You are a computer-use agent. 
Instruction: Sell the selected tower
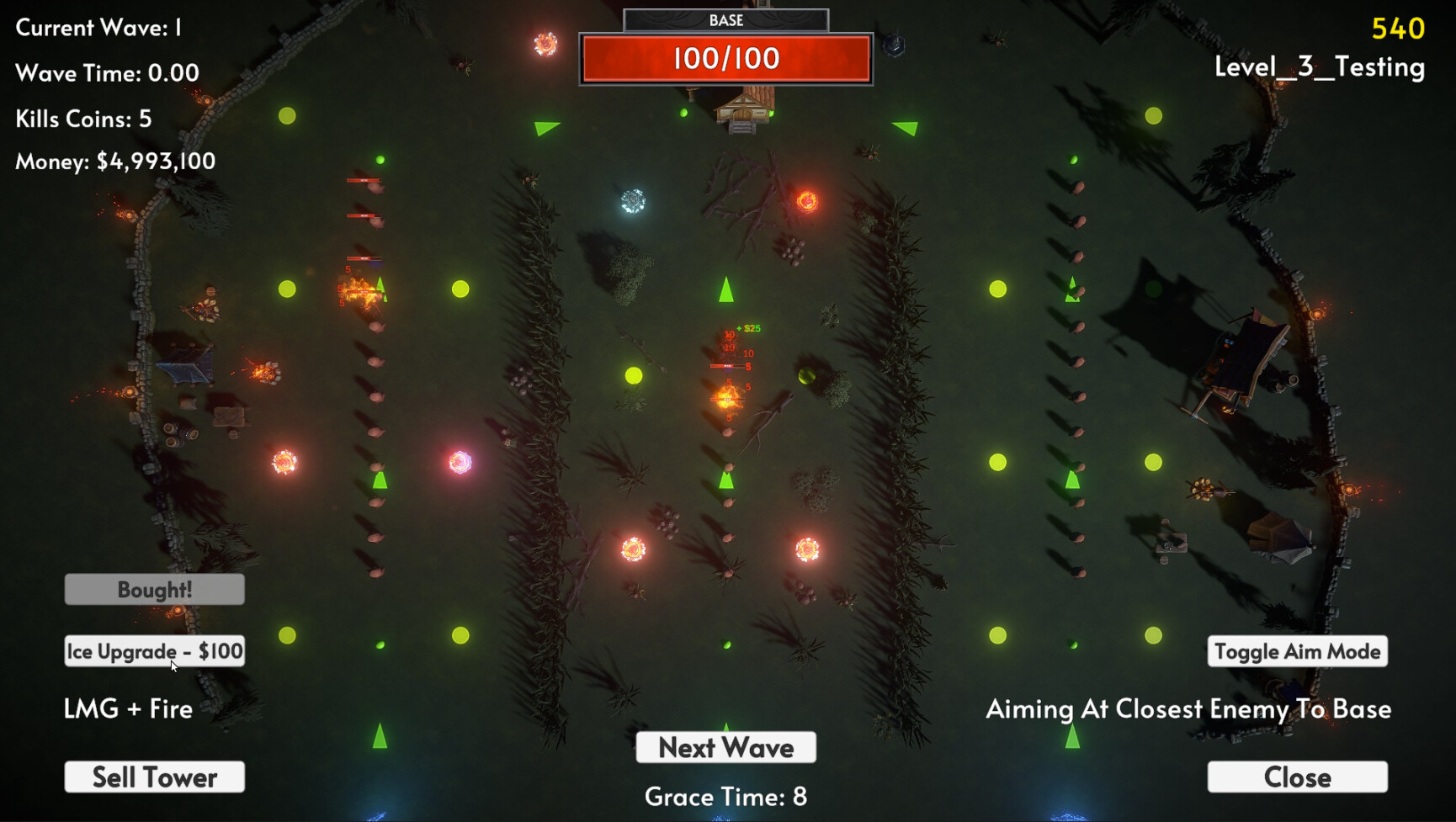point(154,777)
